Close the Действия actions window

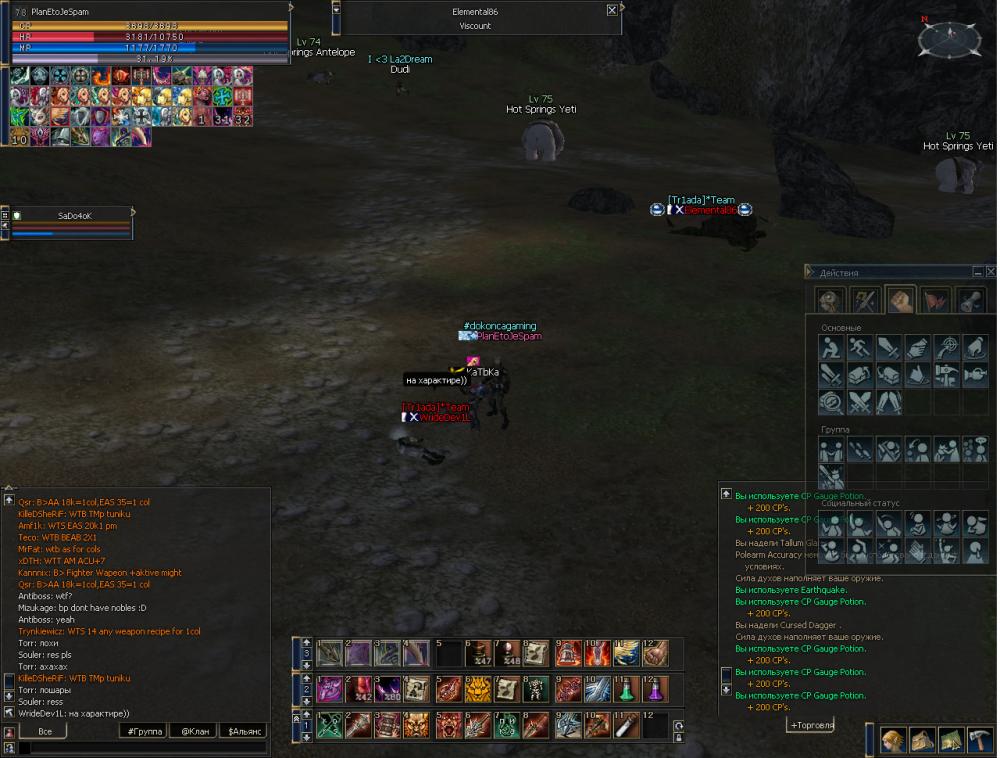pos(990,272)
